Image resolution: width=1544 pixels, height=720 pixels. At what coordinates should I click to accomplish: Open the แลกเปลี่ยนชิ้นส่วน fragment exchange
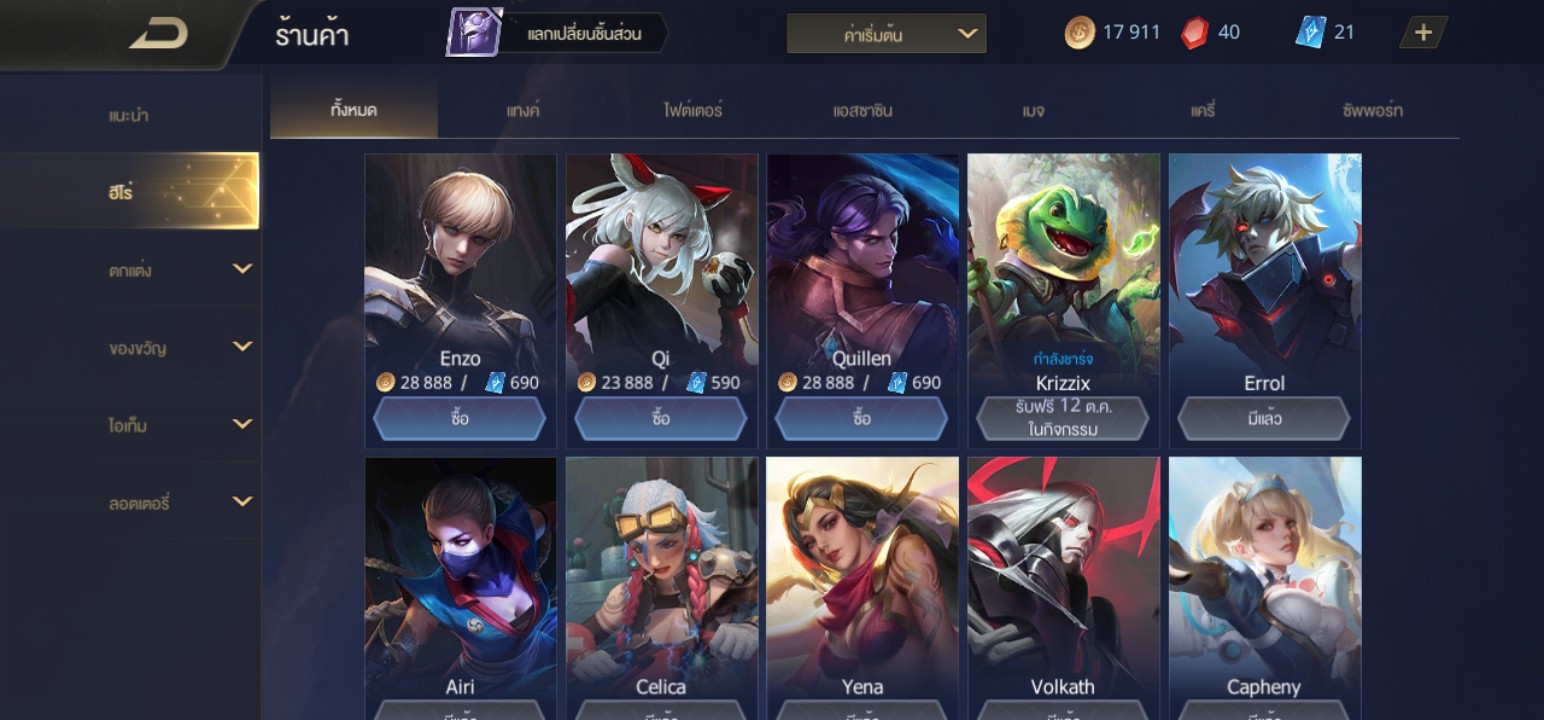point(558,34)
